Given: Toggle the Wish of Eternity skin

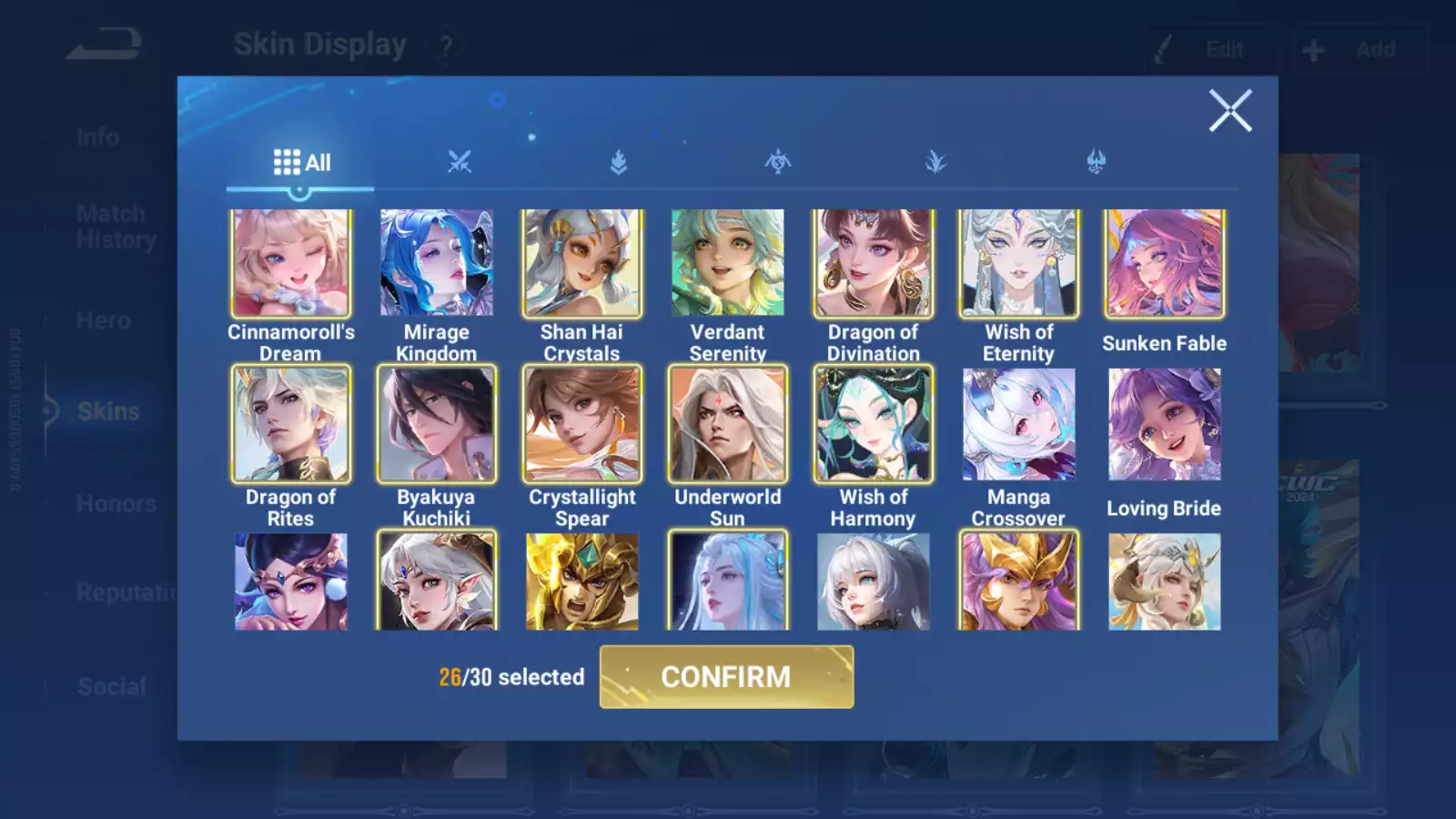Looking at the screenshot, I should (1018, 263).
